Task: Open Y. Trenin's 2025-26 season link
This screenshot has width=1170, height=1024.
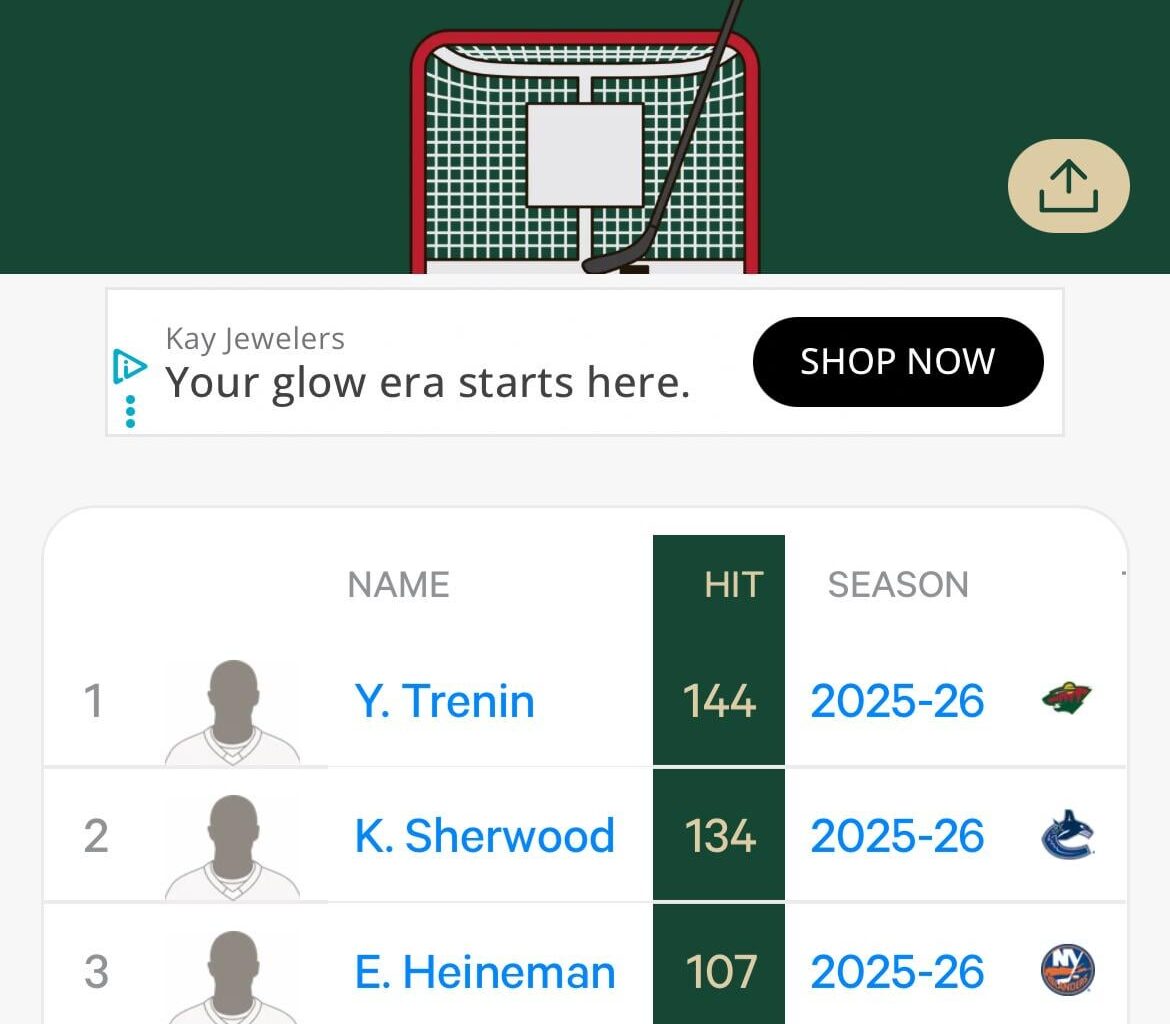Action: click(x=897, y=701)
